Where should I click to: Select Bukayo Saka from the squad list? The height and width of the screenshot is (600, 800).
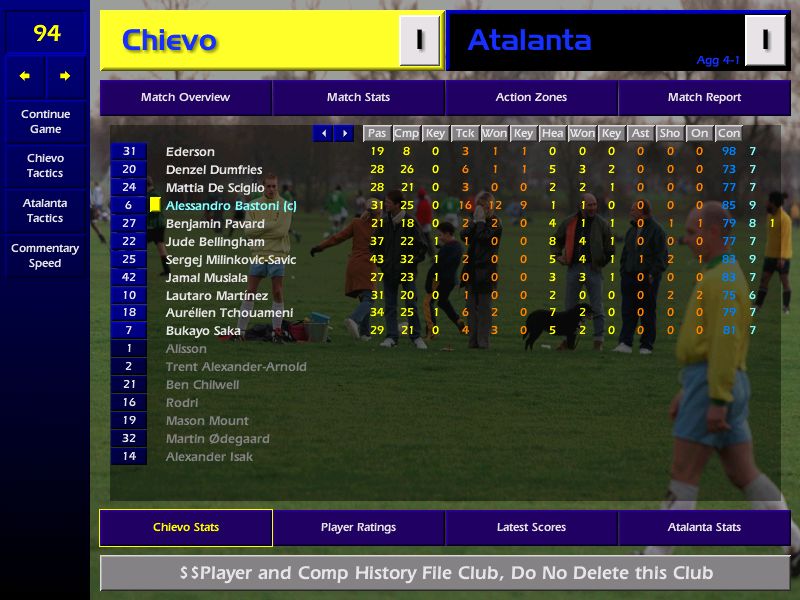click(x=203, y=331)
